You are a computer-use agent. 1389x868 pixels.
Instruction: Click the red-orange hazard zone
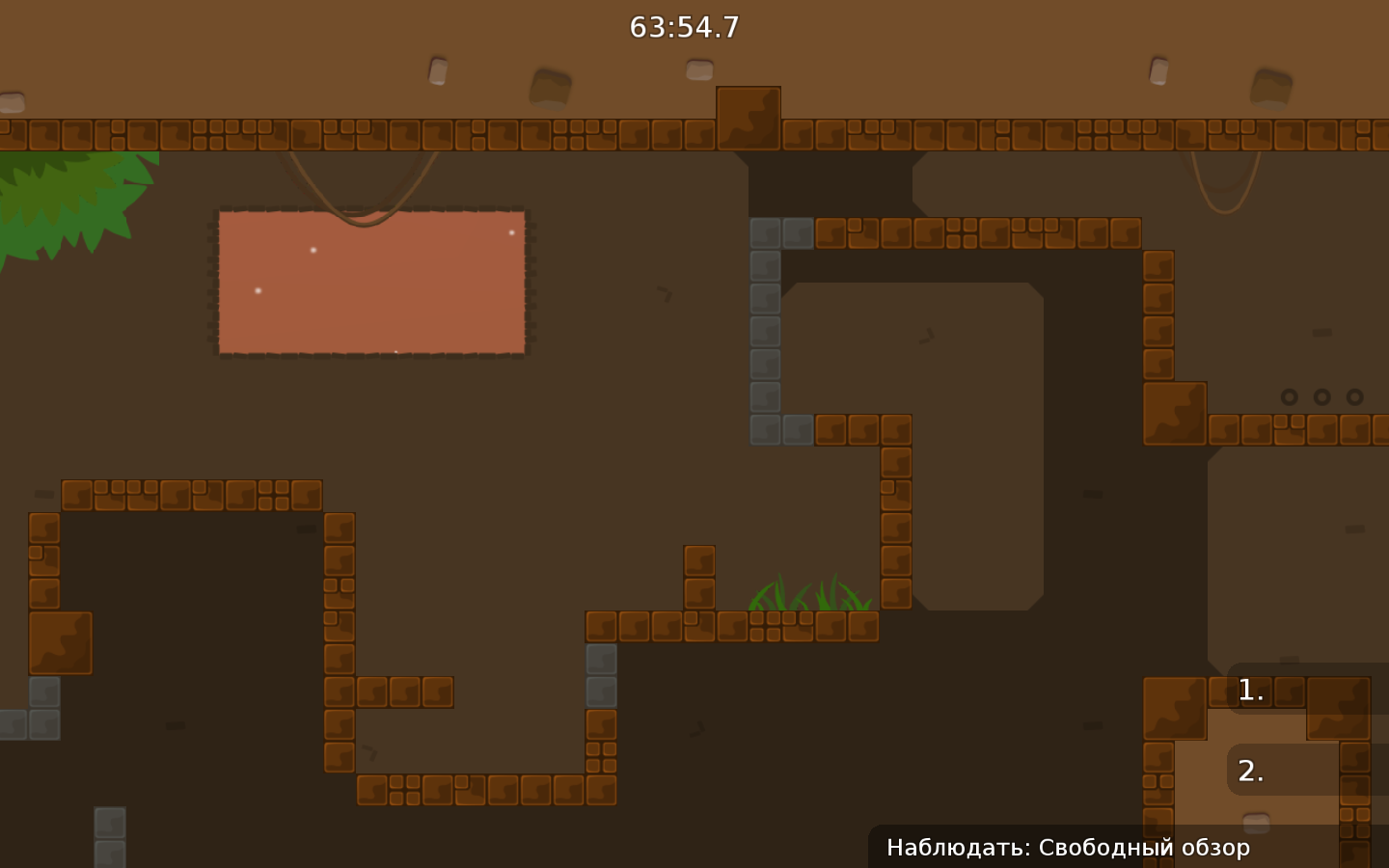tap(371, 283)
